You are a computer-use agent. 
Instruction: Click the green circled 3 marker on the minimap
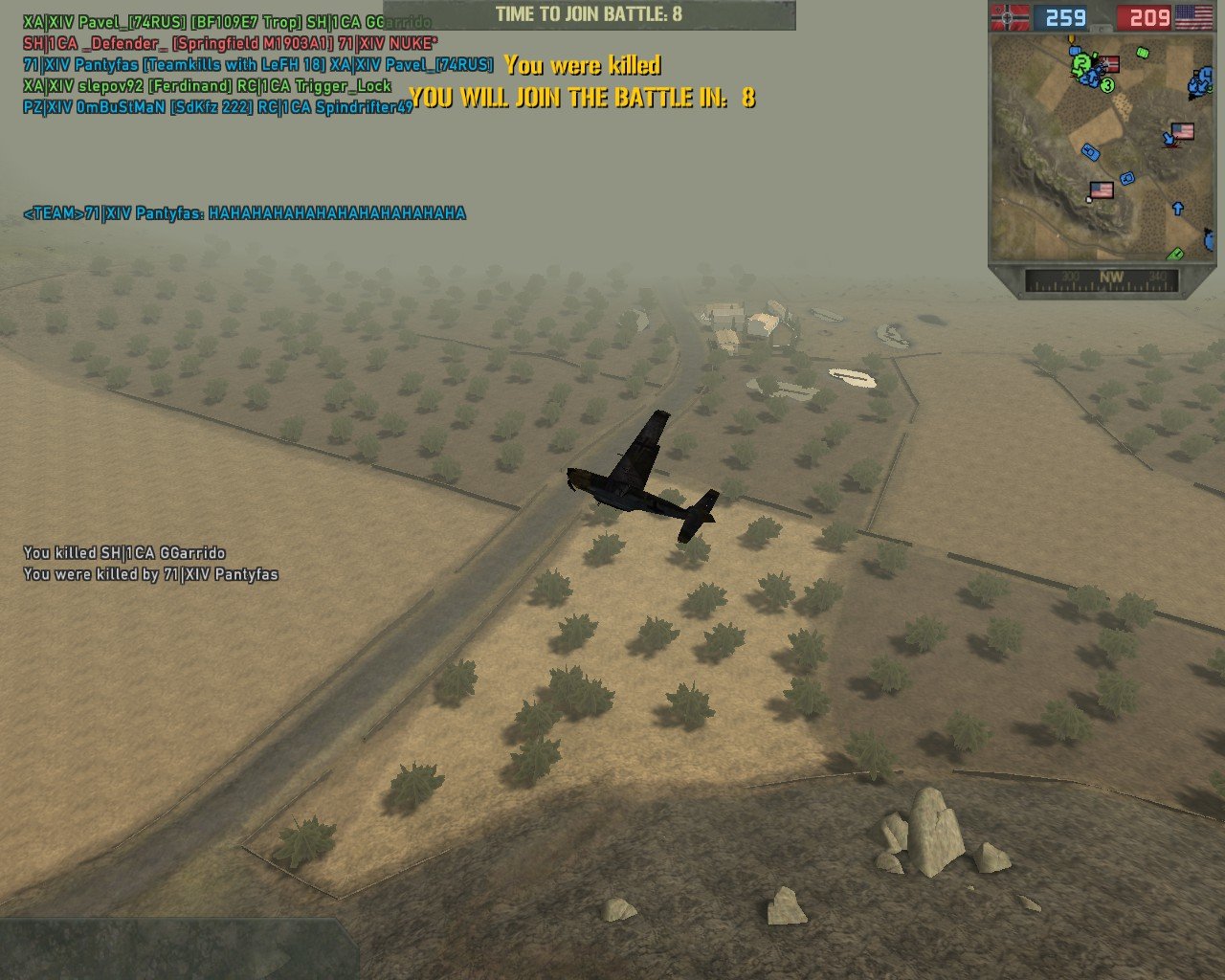[1107, 85]
